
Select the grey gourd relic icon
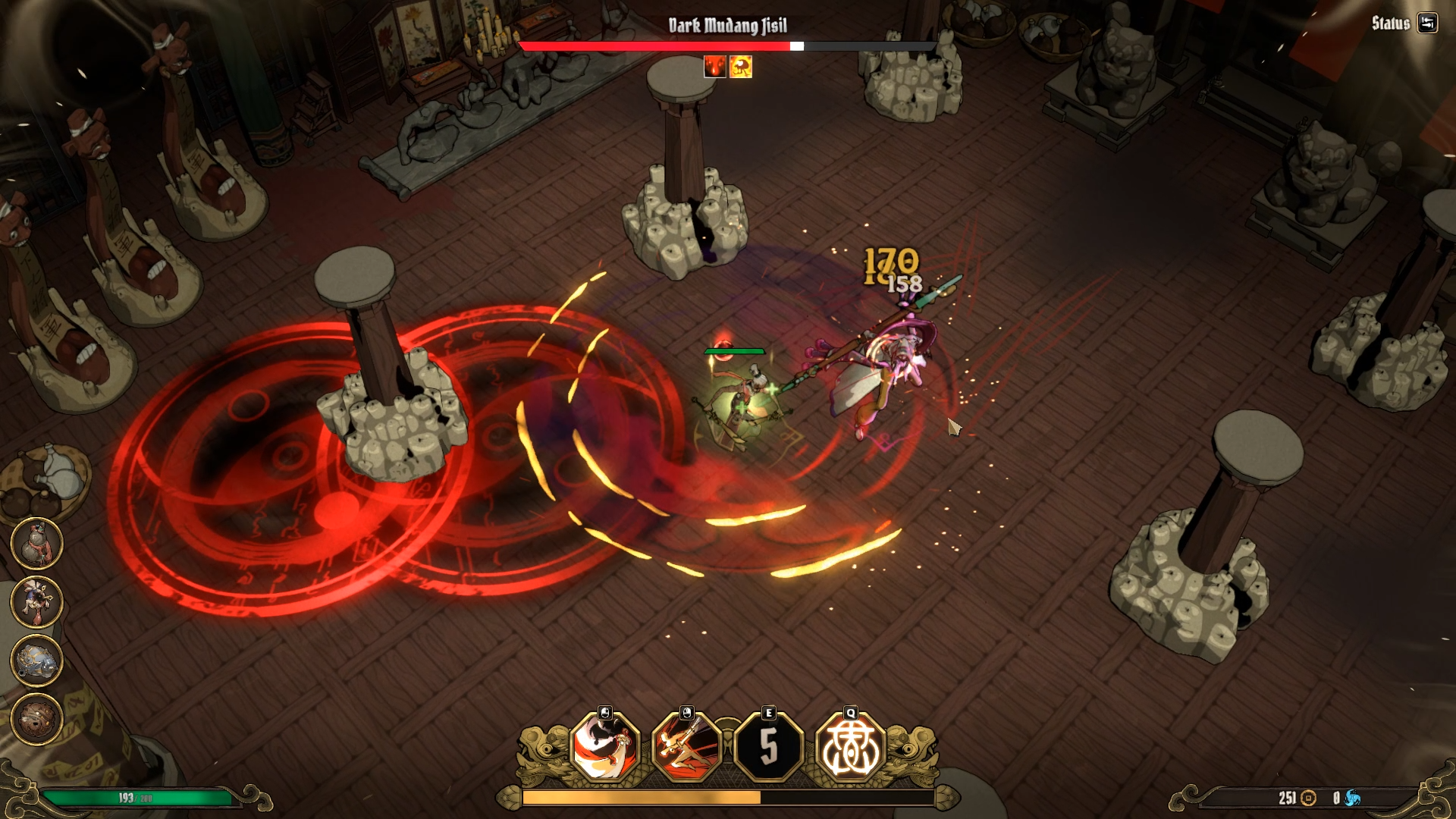[x=36, y=544]
